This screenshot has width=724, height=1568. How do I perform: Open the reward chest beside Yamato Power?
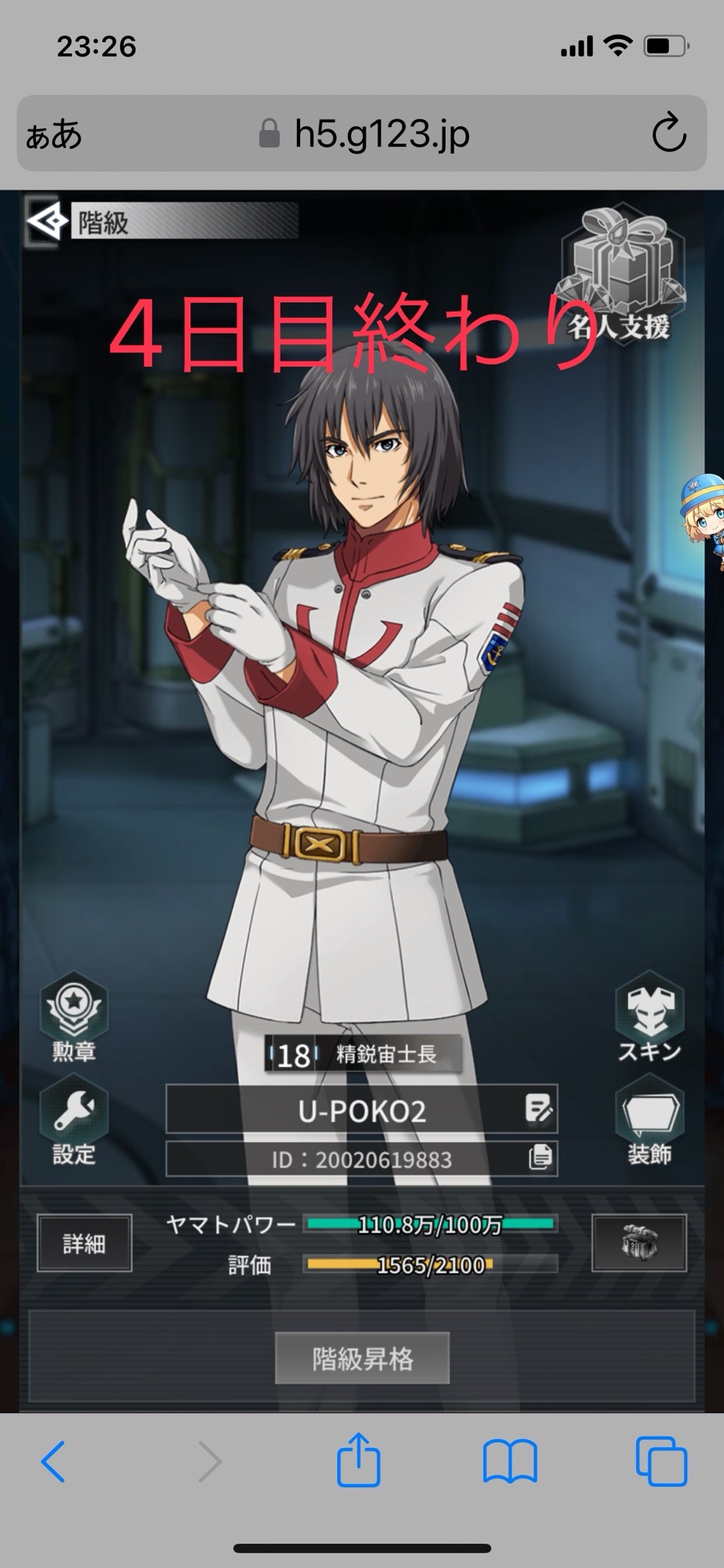[x=639, y=1243]
